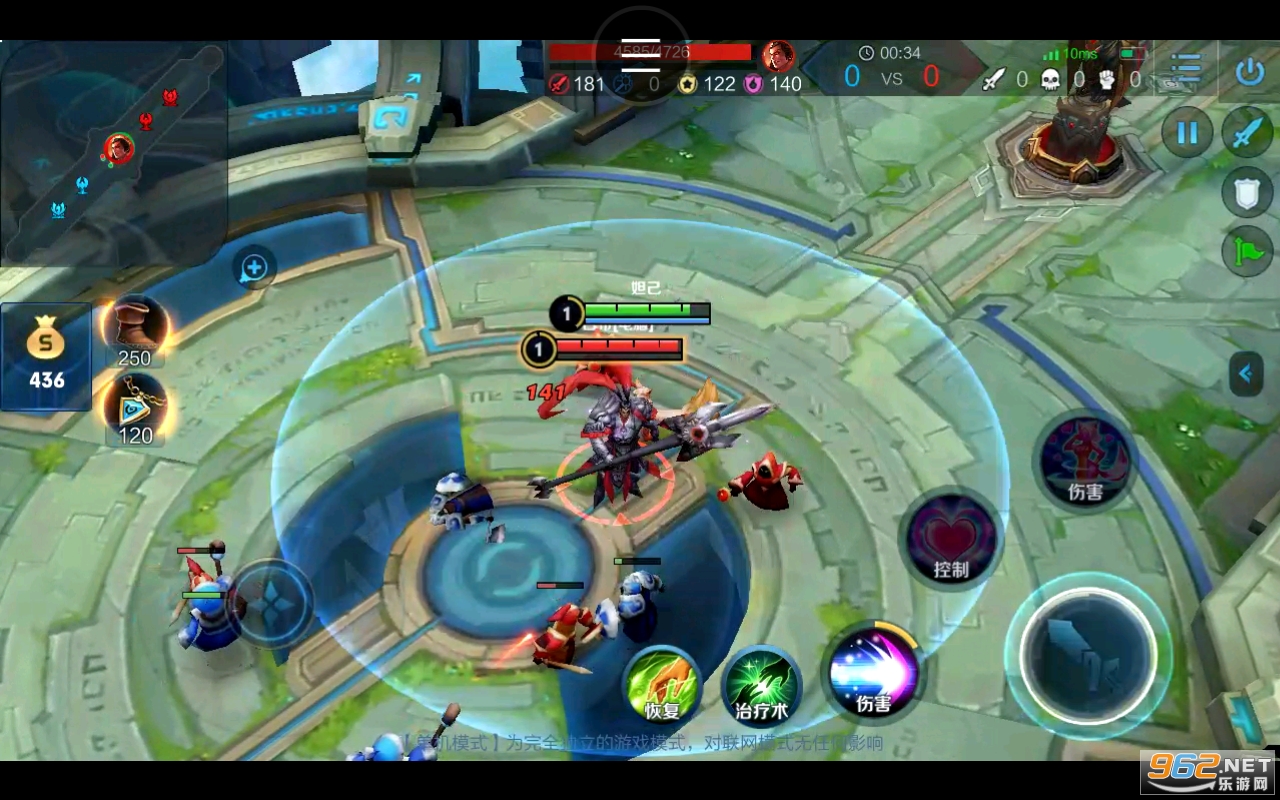The width and height of the screenshot is (1280, 800).
Task: Send the green flag rally signal
Action: coord(1247,251)
